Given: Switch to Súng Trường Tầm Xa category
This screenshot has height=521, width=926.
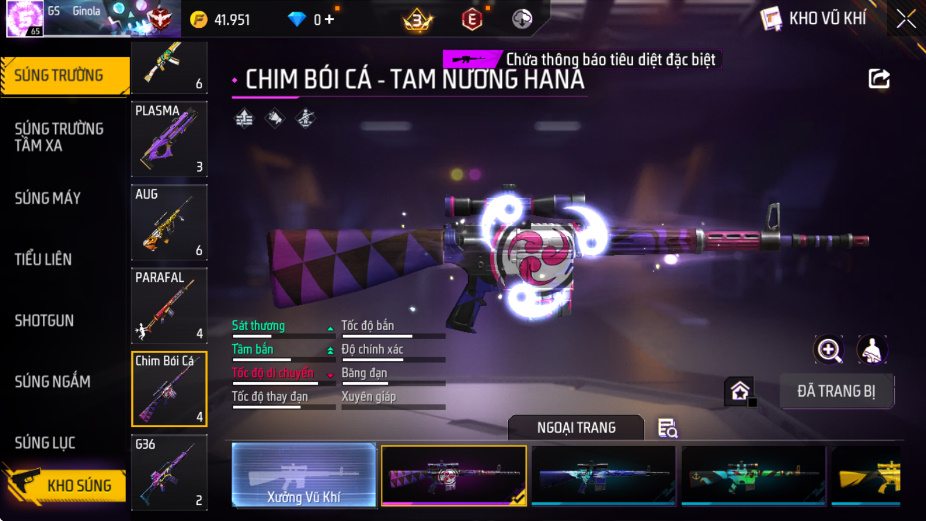Looking at the screenshot, I should 60,137.
